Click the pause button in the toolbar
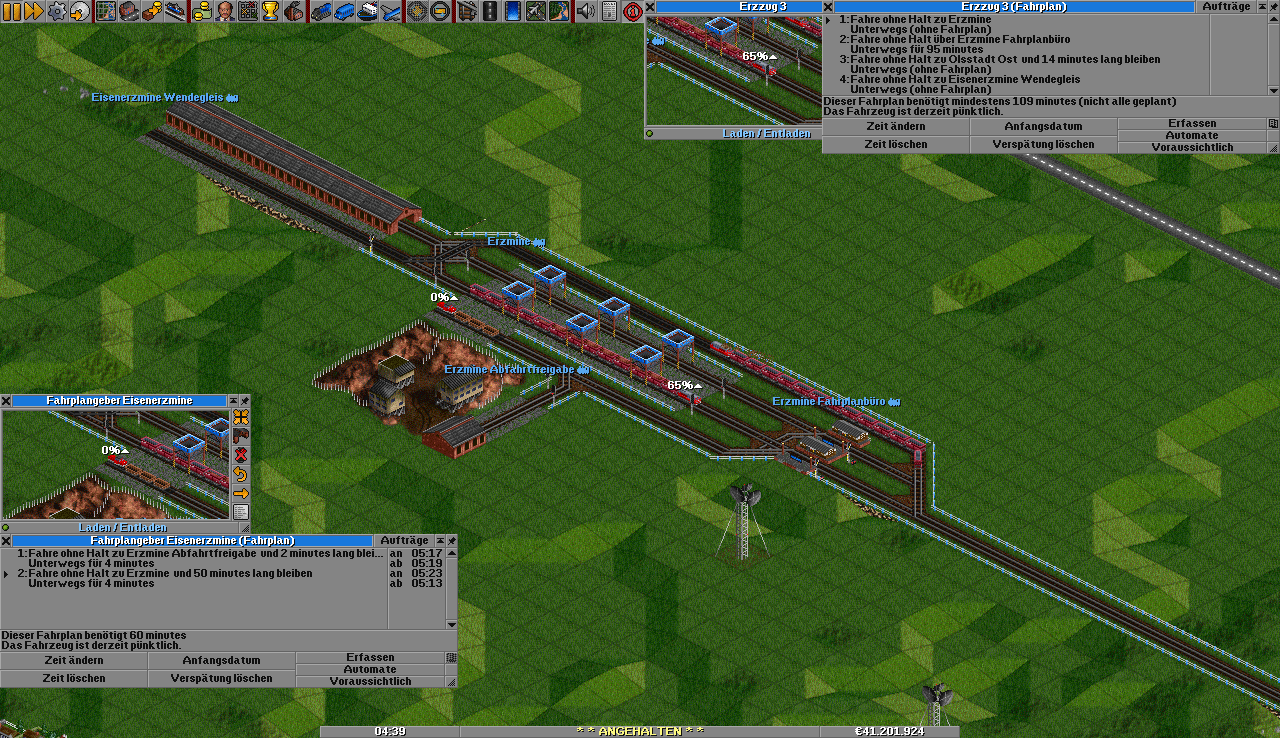The width and height of the screenshot is (1280, 738). [x=11, y=11]
